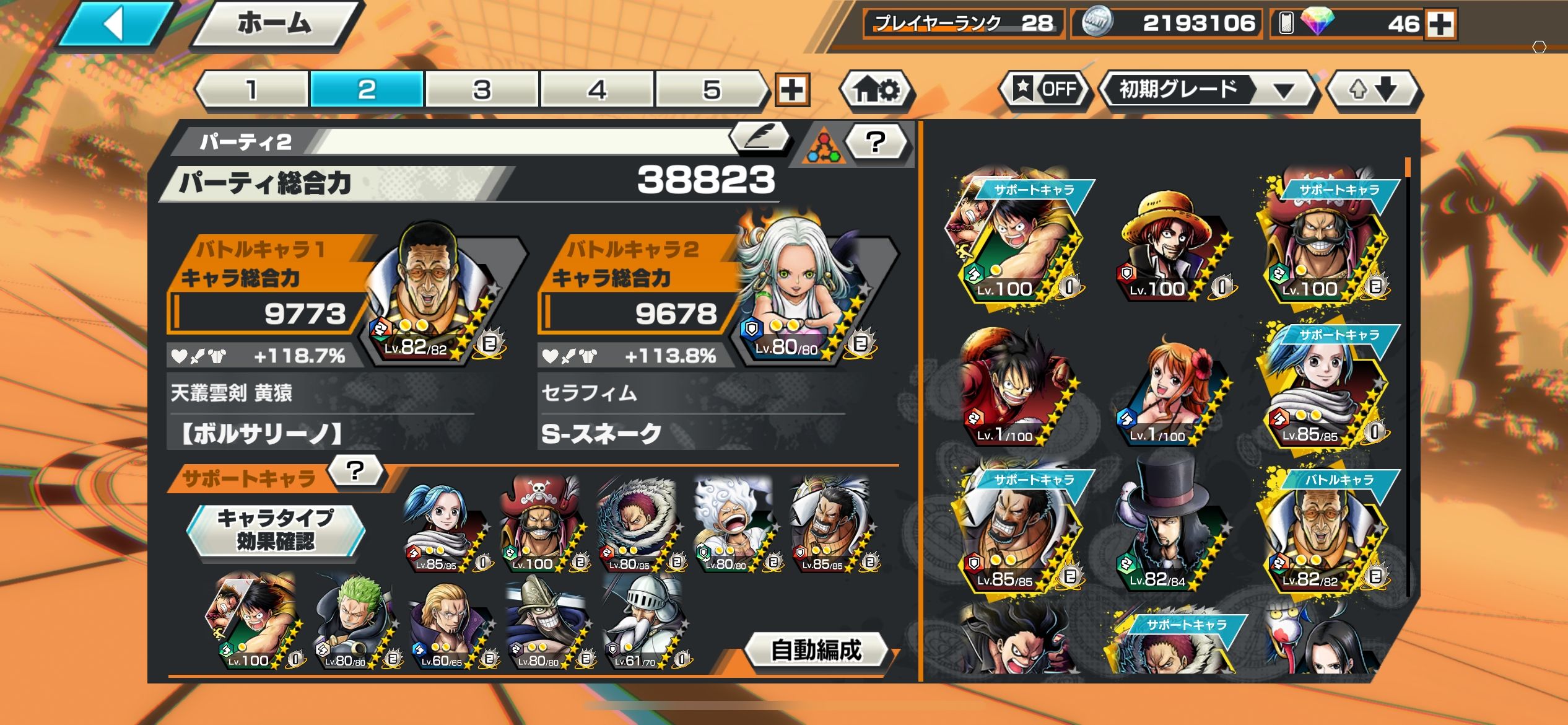This screenshot has height=725, width=1568.
Task: Add a new party slot with plus
Action: (x=792, y=90)
